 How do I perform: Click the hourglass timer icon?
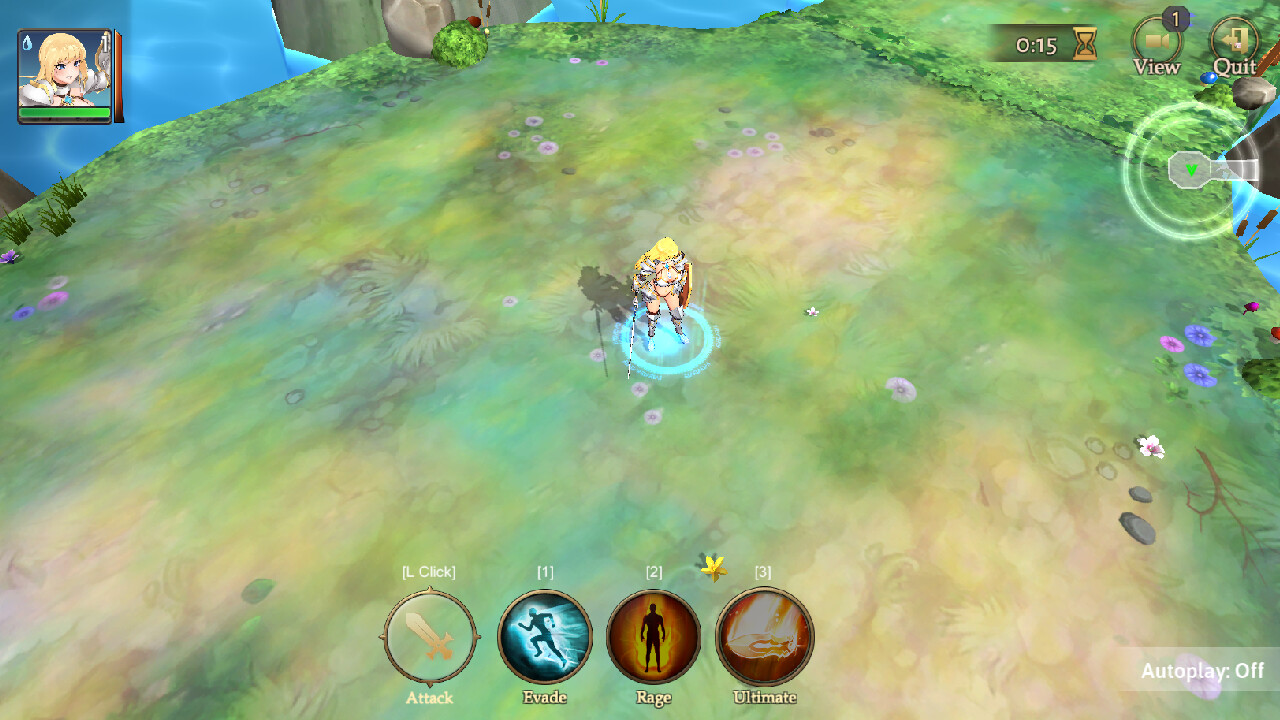1083,44
